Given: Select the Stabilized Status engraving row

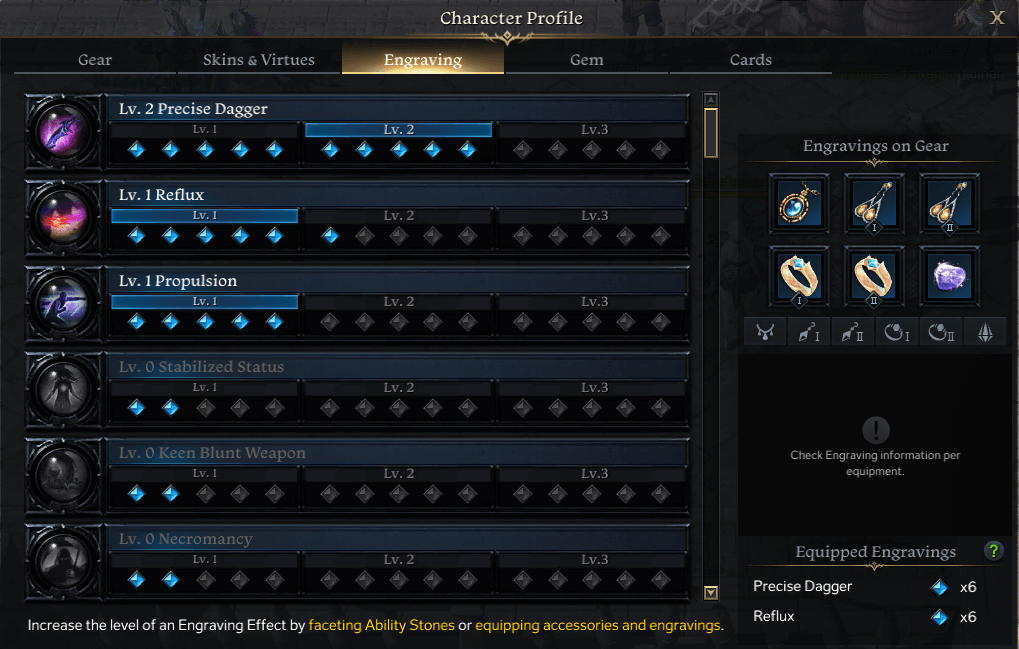Looking at the screenshot, I should [x=398, y=367].
